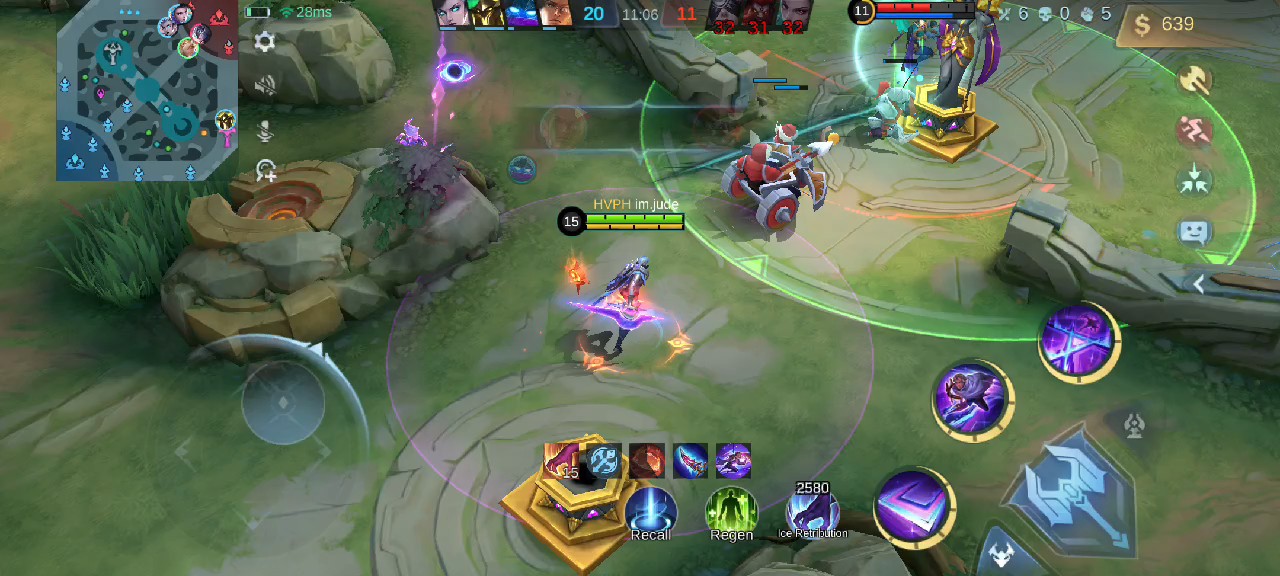Open the quick chat bubble
This screenshot has height=576, width=1280.
[1195, 233]
